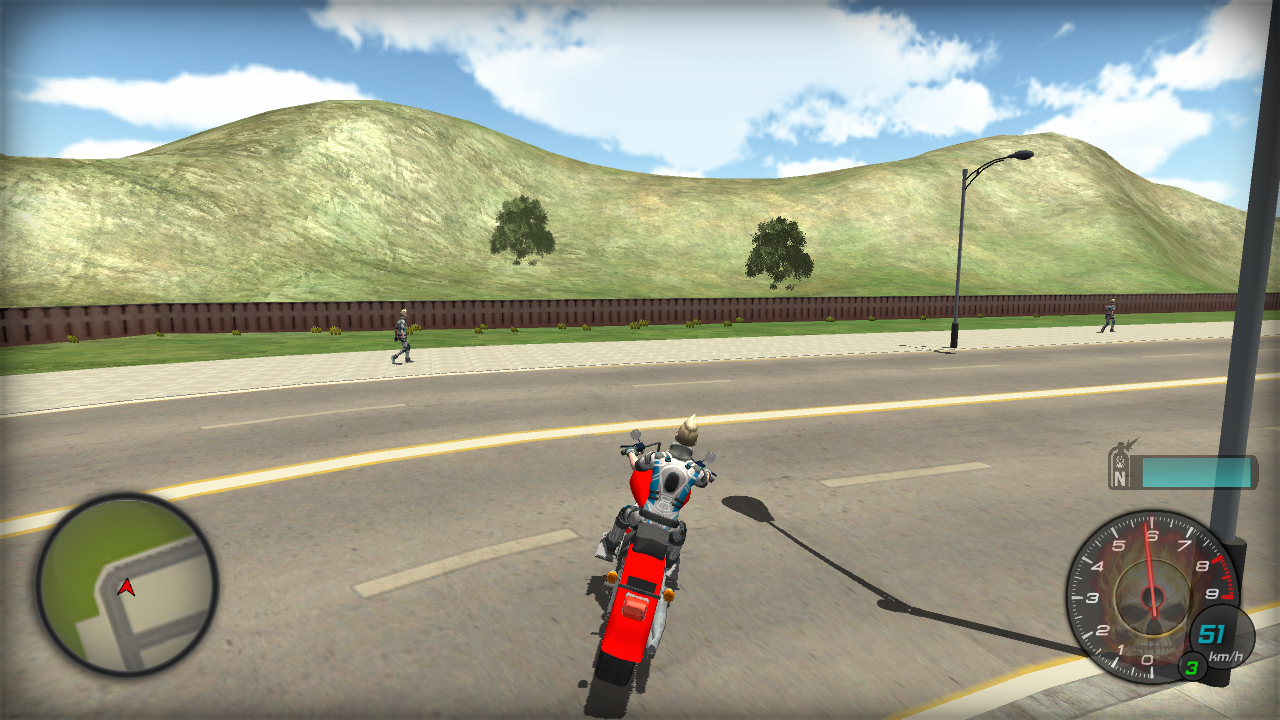Viewport: 1280px width, 720px height.
Task: Click the green map area on the minimap
Action: pos(85,550)
